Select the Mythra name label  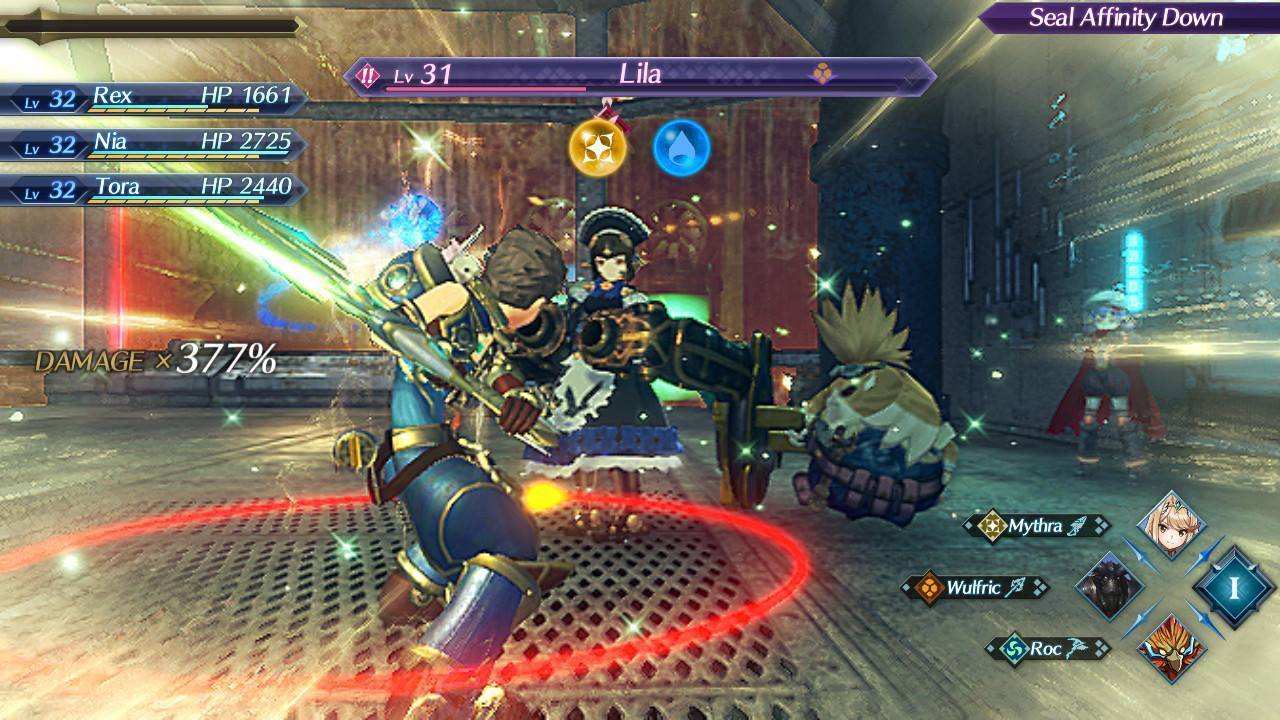(1036, 526)
